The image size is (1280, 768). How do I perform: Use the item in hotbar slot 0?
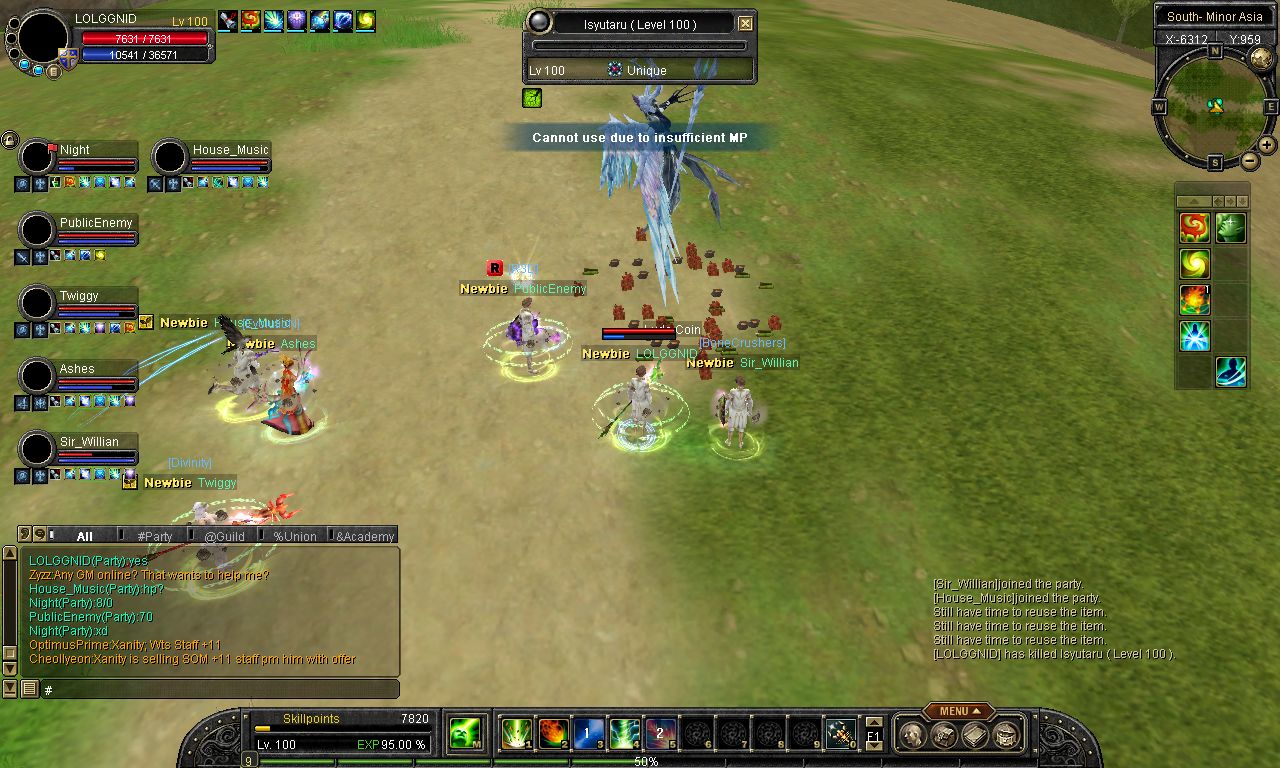point(840,734)
